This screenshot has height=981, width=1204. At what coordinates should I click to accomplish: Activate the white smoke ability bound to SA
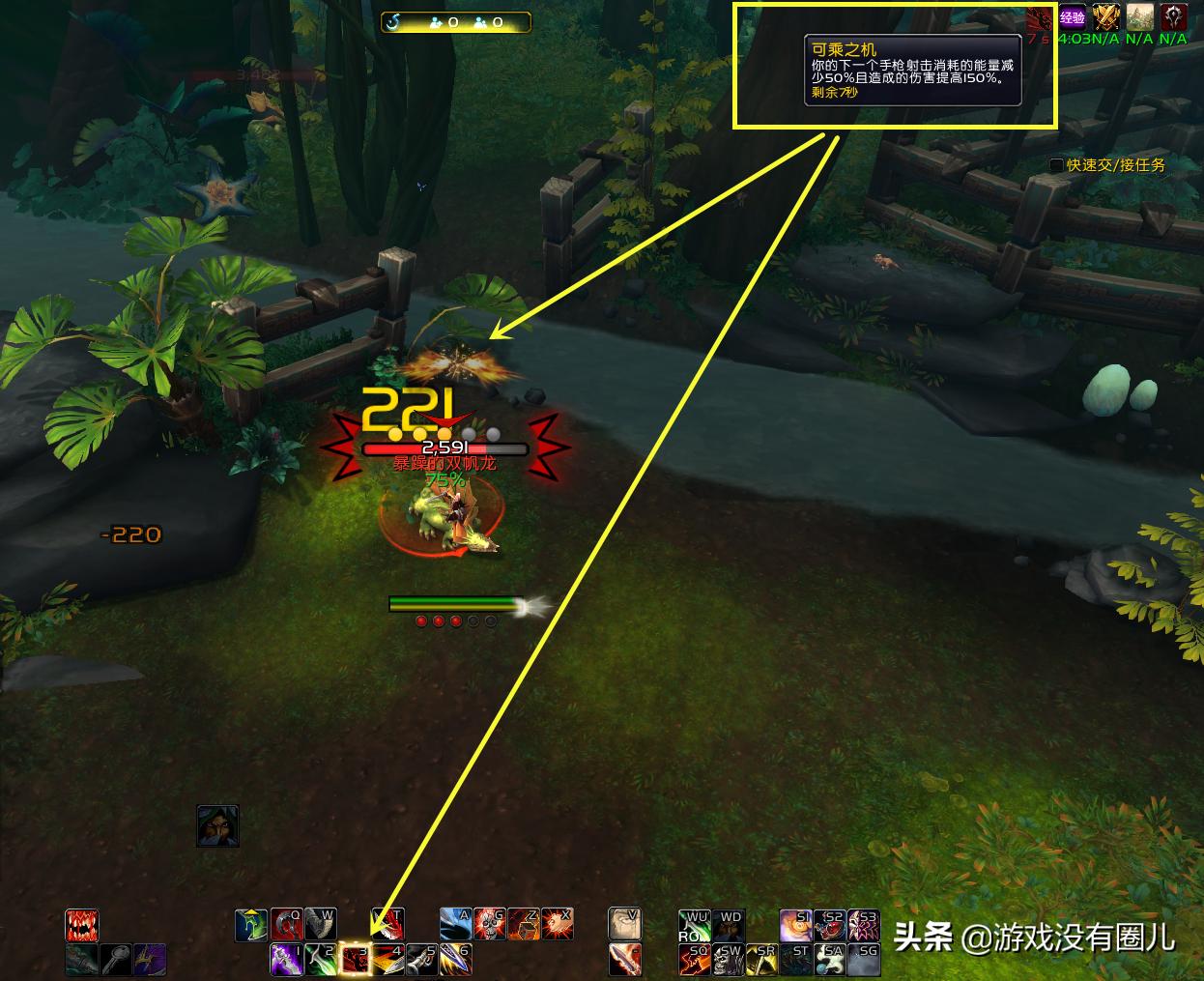pyautogui.click(x=830, y=959)
